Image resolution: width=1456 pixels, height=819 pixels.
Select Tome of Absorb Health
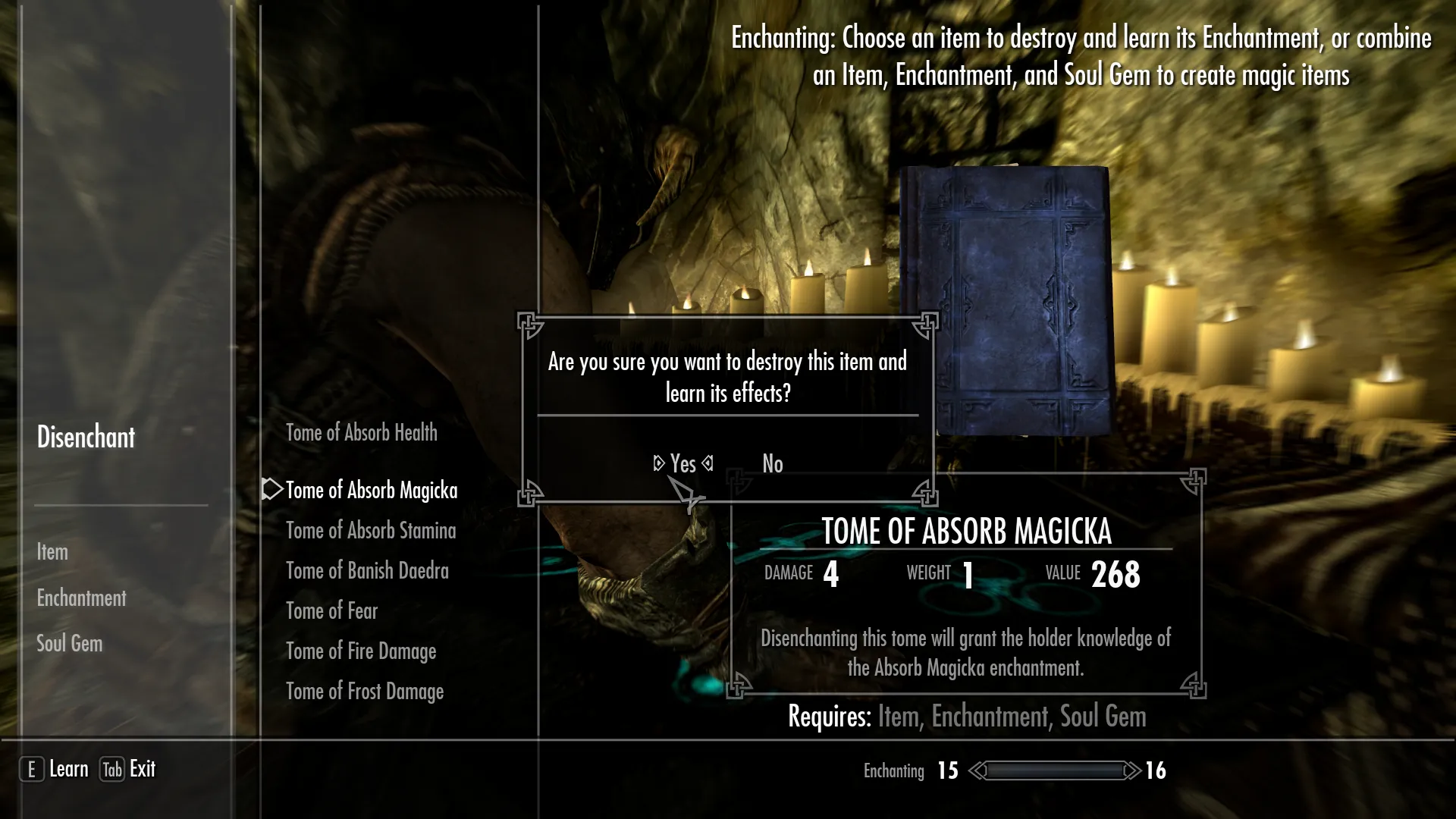click(361, 433)
